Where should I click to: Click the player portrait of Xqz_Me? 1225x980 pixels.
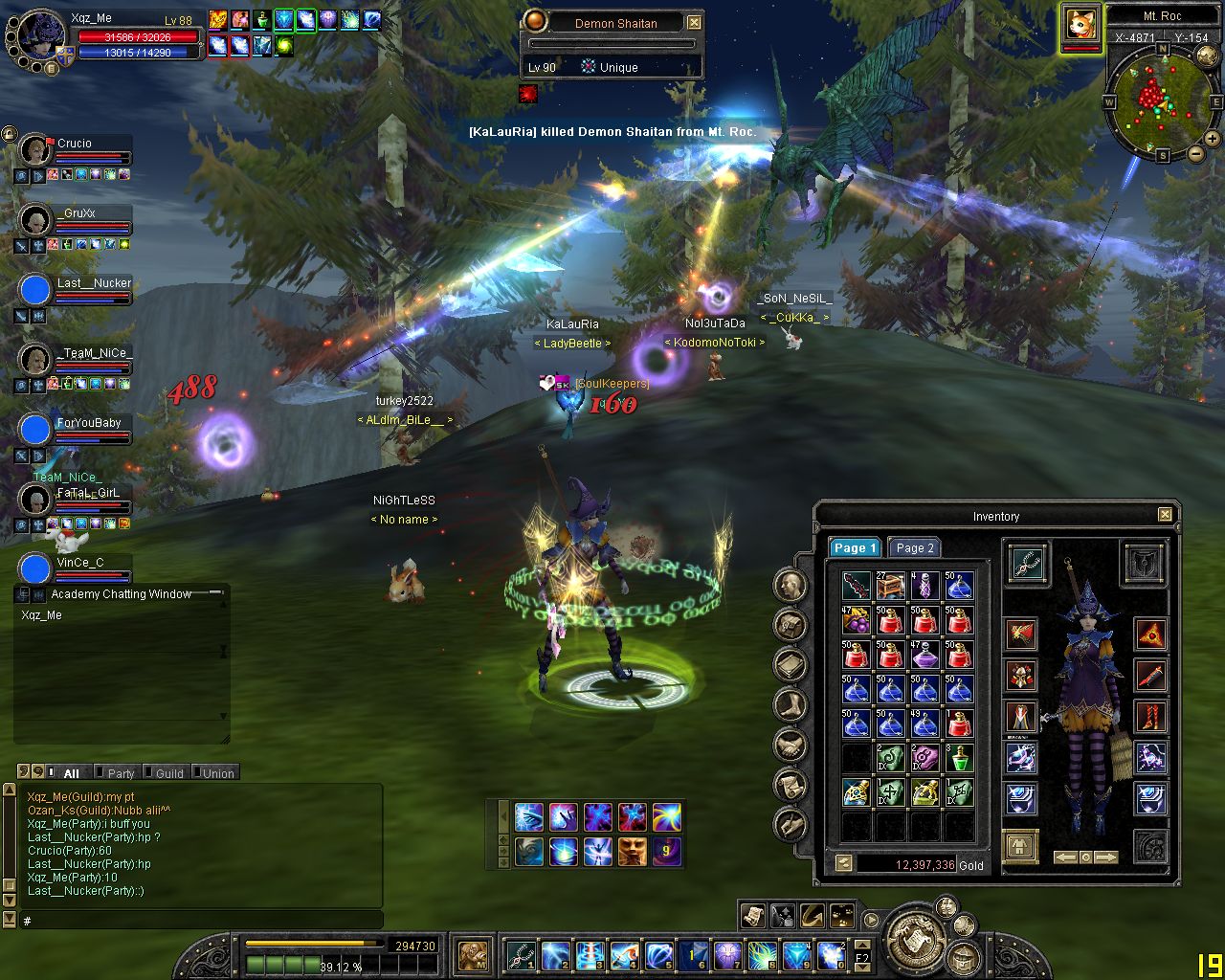click(x=38, y=38)
